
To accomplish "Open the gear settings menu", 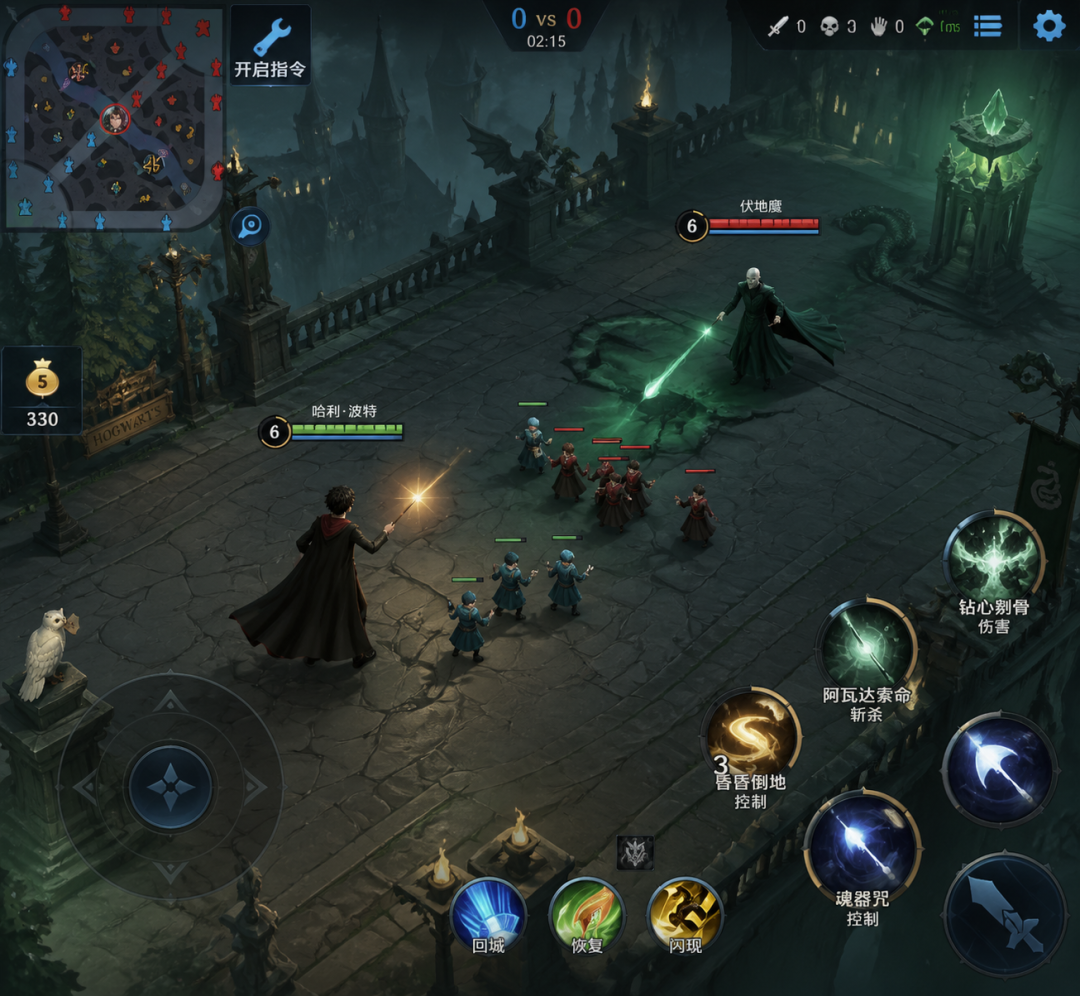I will [1048, 26].
